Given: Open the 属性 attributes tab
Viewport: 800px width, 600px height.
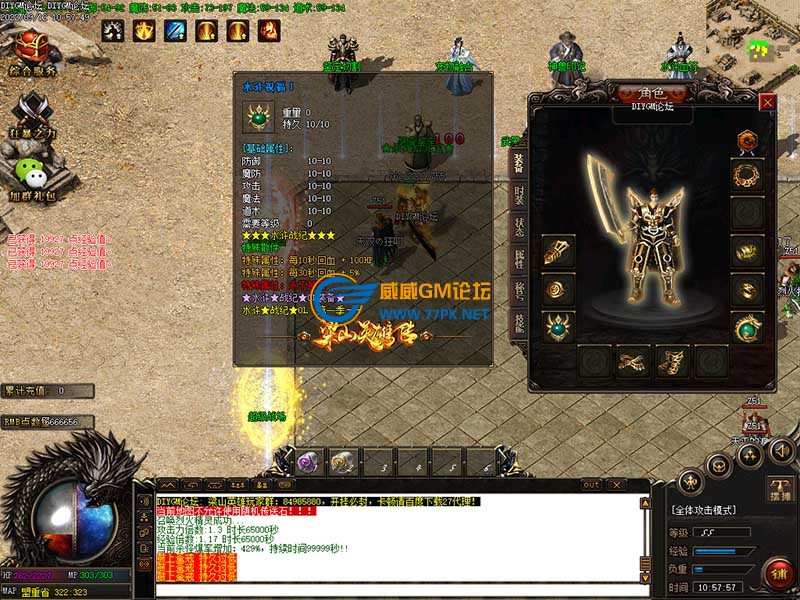Looking at the screenshot, I should 519,258.
